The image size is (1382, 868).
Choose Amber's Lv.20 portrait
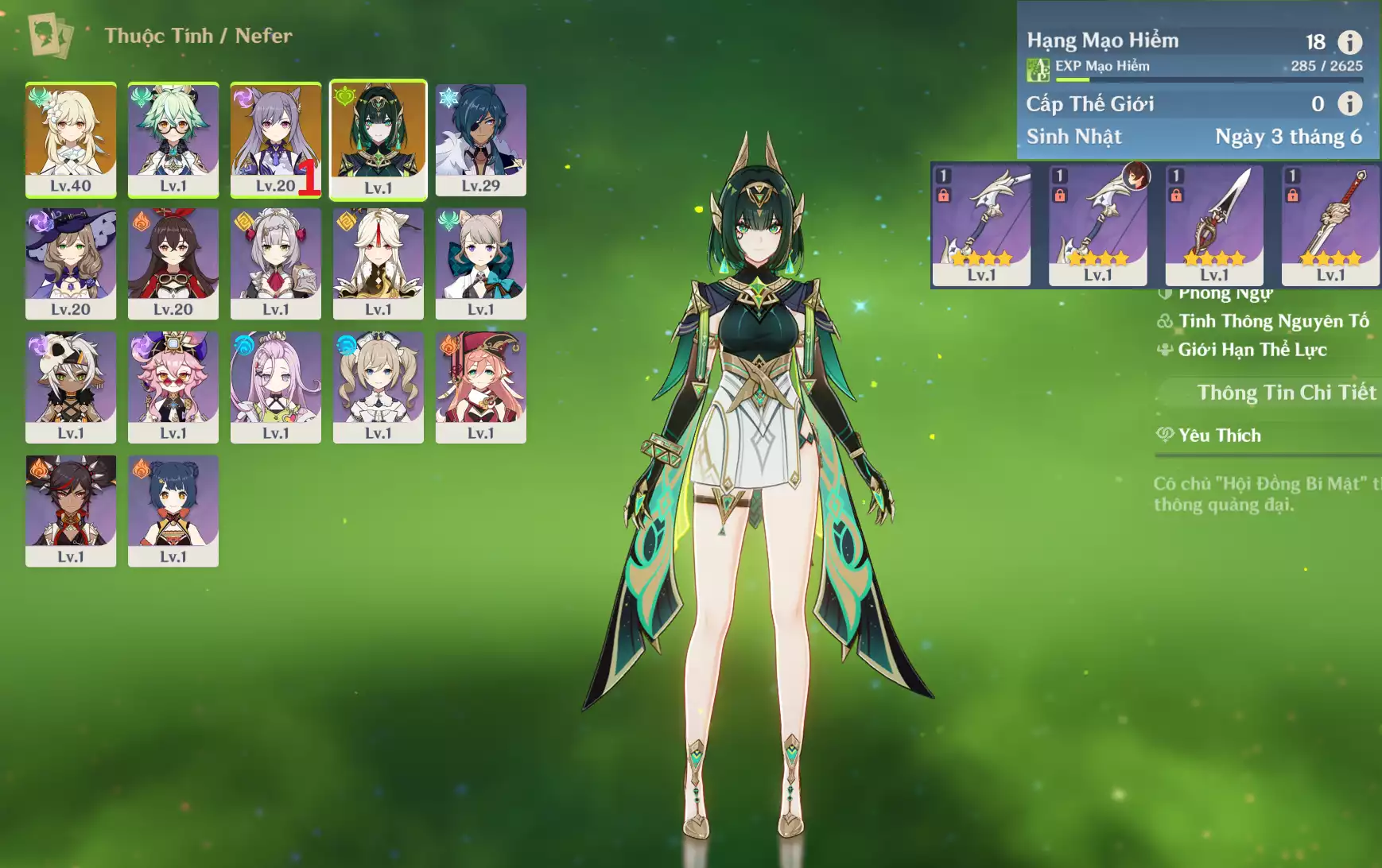pyautogui.click(x=173, y=263)
